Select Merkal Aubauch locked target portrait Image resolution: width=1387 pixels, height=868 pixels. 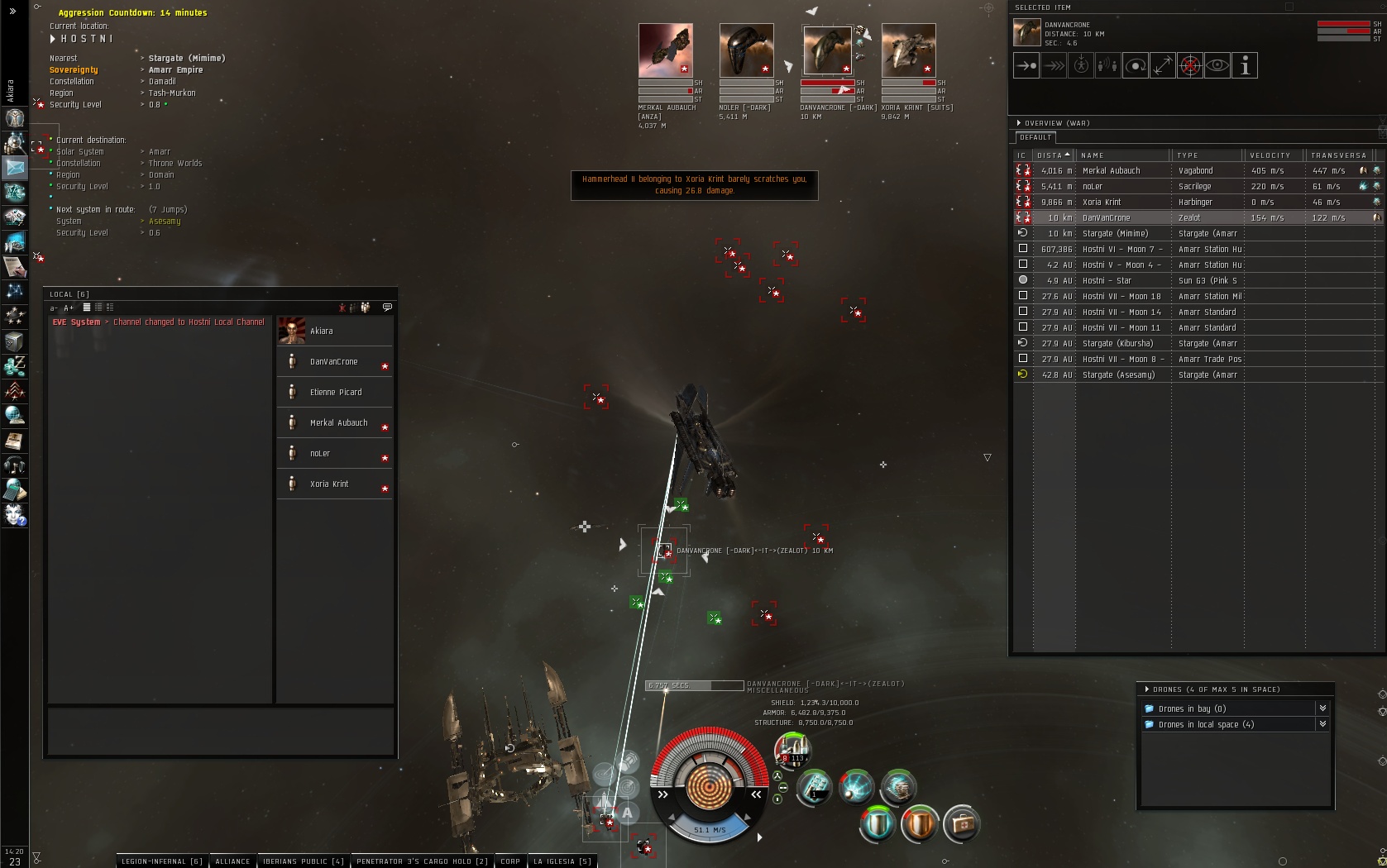tap(665, 50)
